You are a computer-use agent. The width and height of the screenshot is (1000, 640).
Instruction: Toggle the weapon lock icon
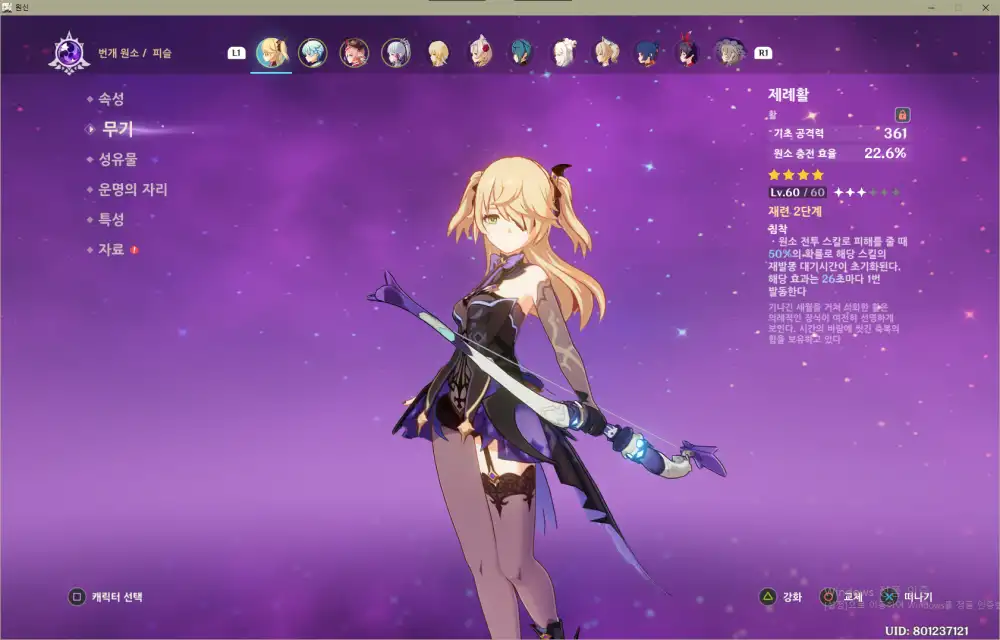tap(902, 115)
